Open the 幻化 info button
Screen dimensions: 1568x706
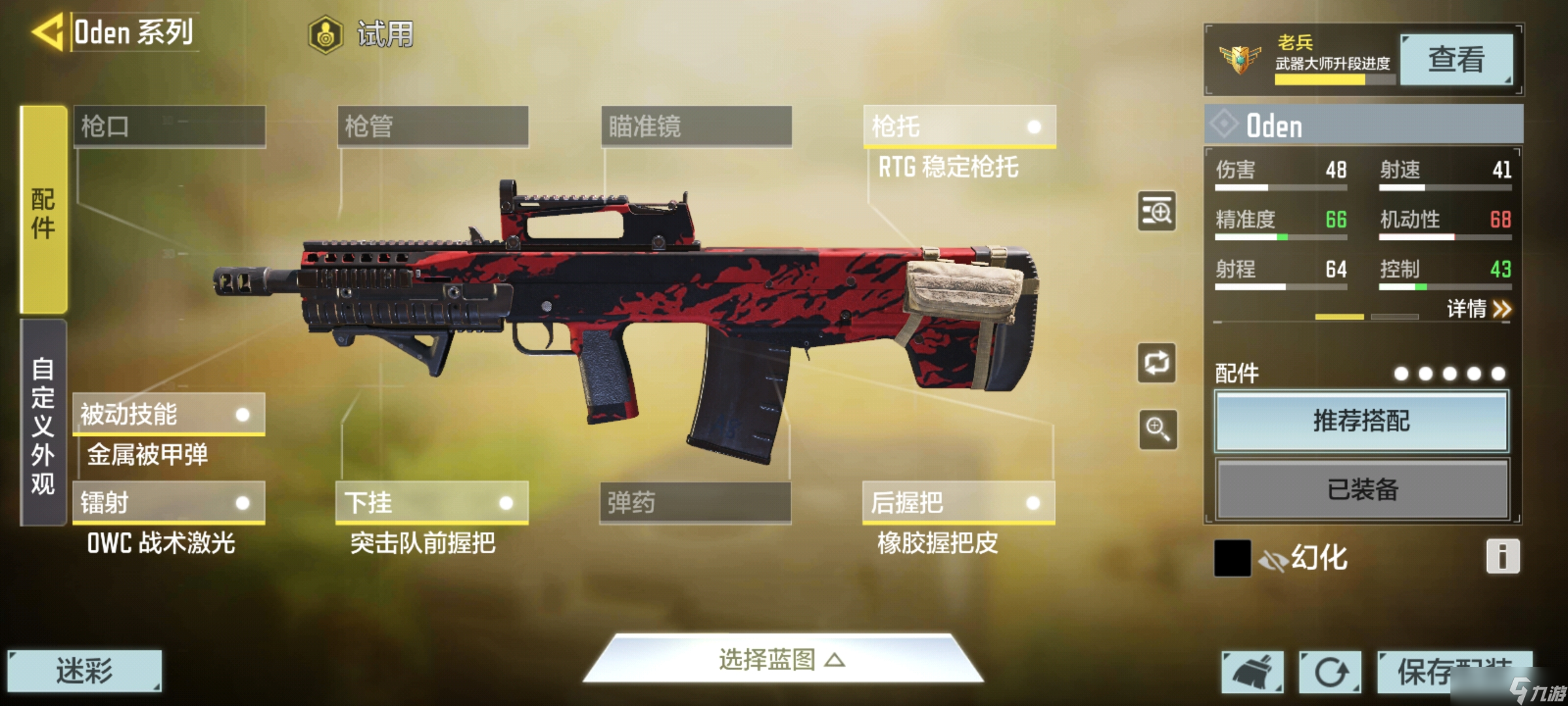click(x=1502, y=557)
